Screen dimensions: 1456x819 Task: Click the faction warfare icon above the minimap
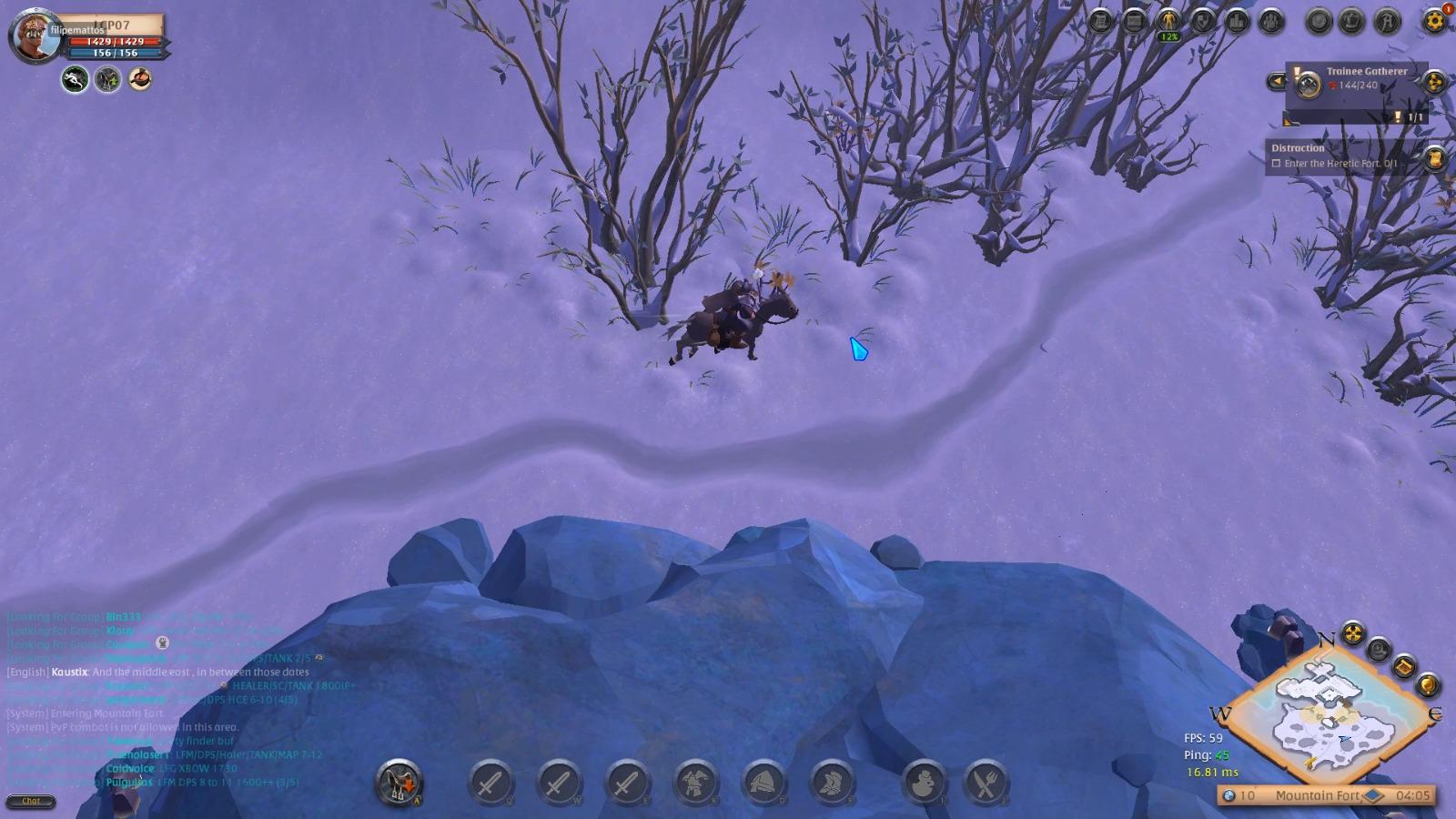(1352, 632)
